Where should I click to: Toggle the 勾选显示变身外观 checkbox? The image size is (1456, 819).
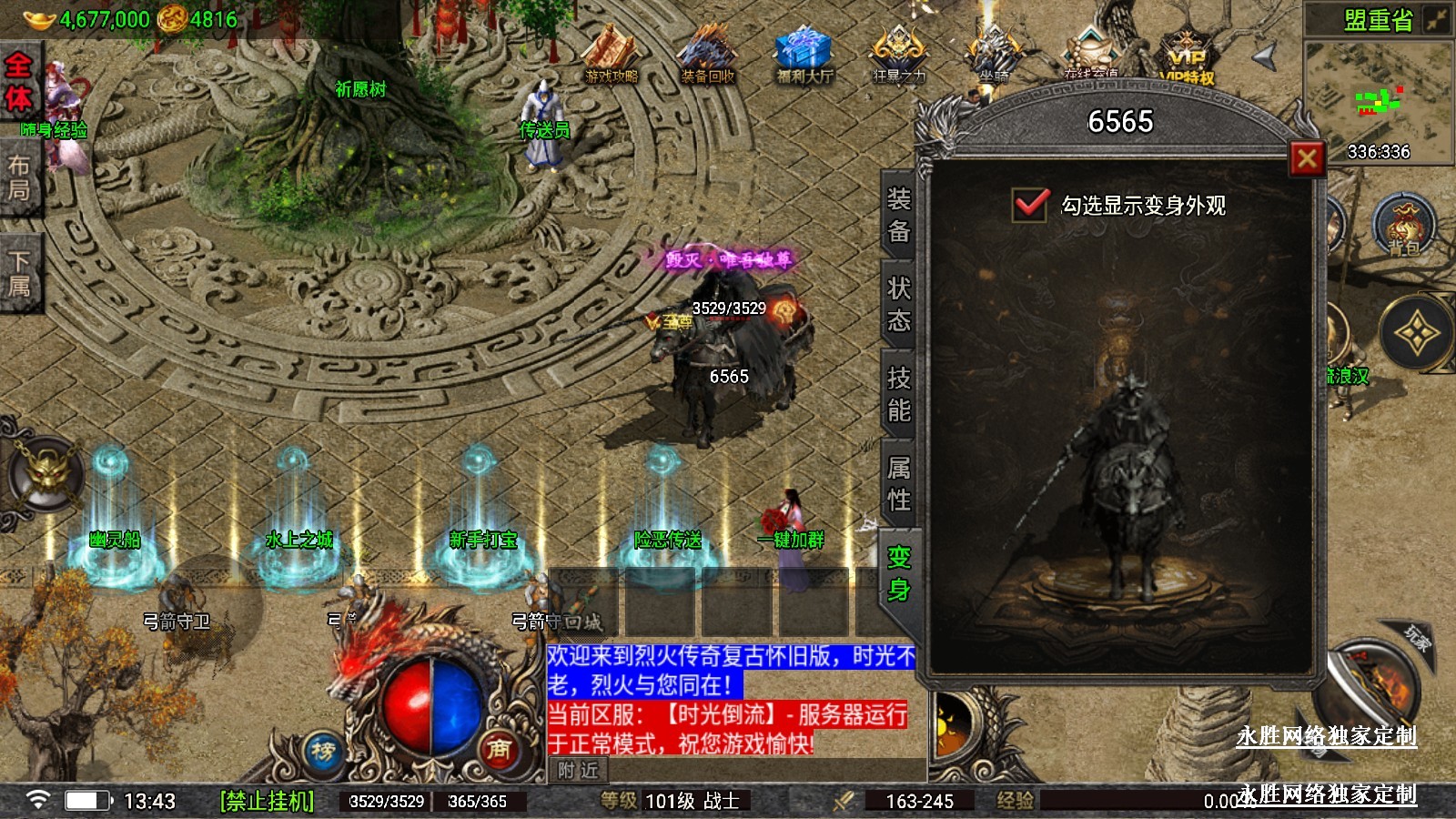(x=1031, y=204)
